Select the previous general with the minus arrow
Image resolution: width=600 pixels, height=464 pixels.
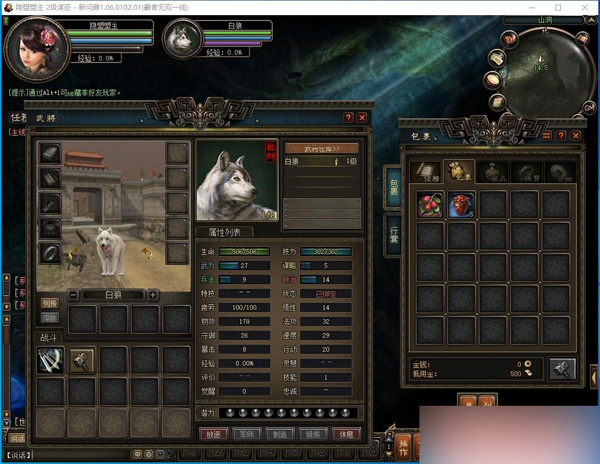[73, 295]
